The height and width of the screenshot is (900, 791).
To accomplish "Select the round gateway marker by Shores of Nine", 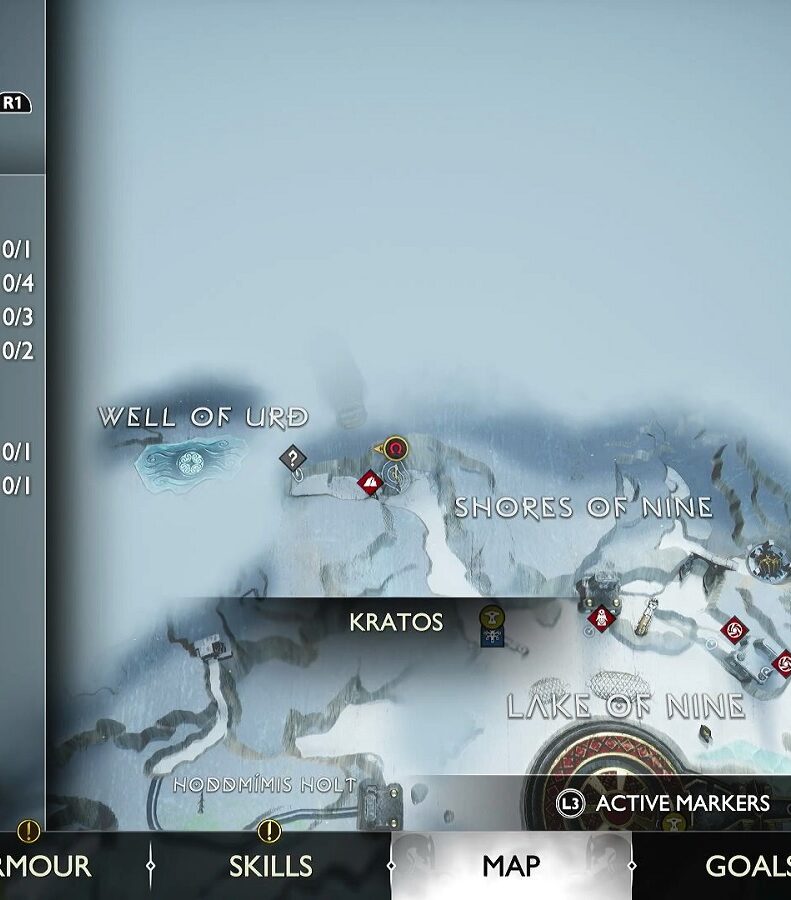I will pyautogui.click(x=768, y=562).
